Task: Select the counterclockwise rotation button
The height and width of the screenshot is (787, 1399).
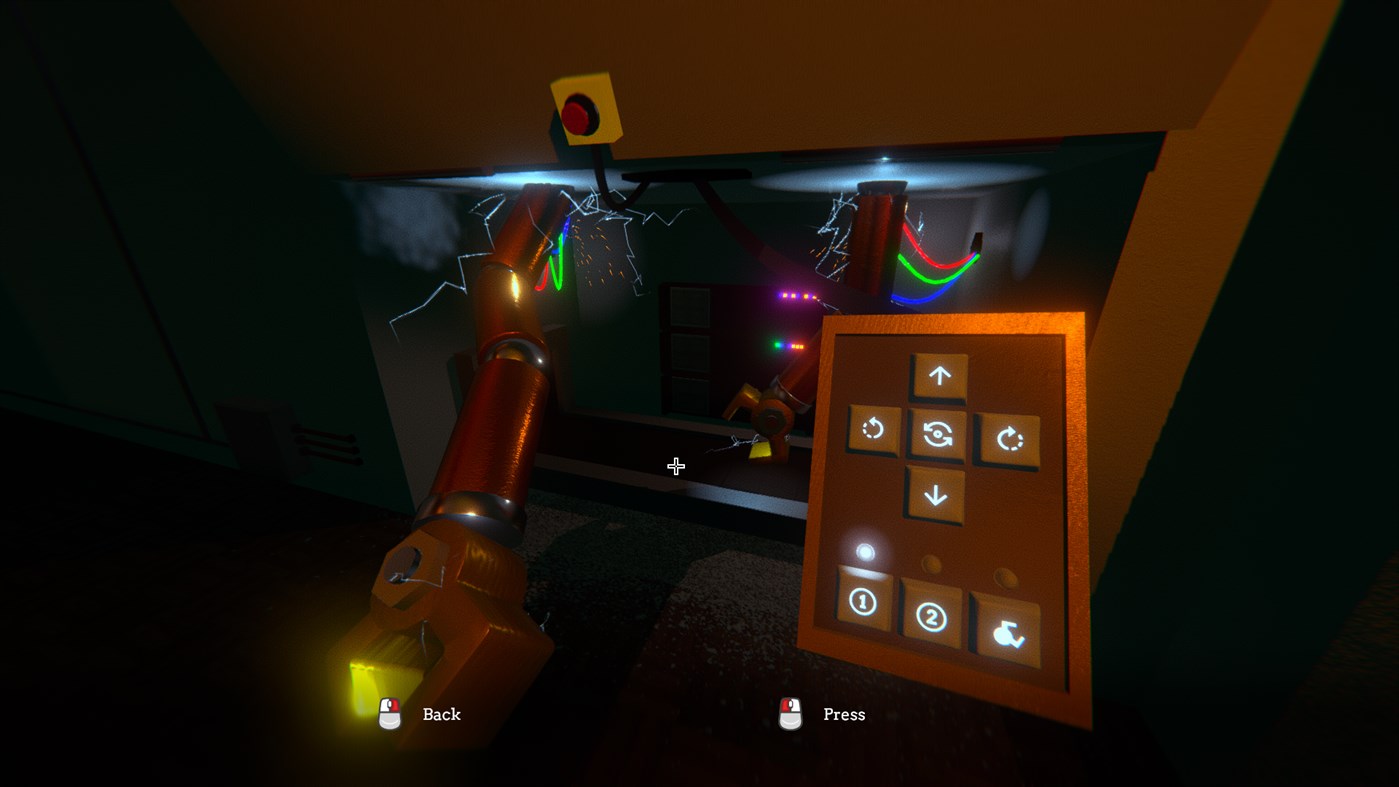Action: coord(873,430)
